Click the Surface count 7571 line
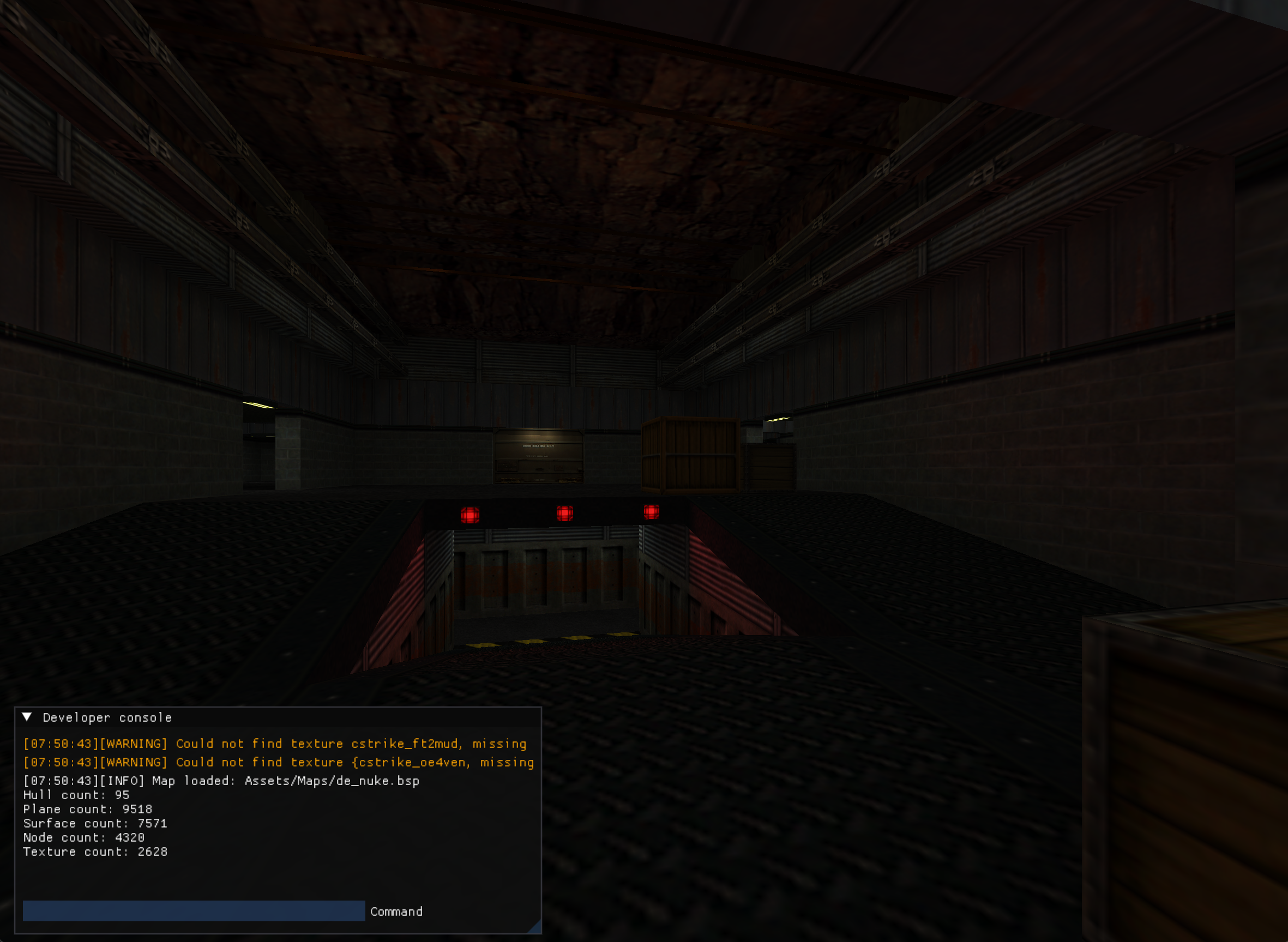 click(95, 823)
